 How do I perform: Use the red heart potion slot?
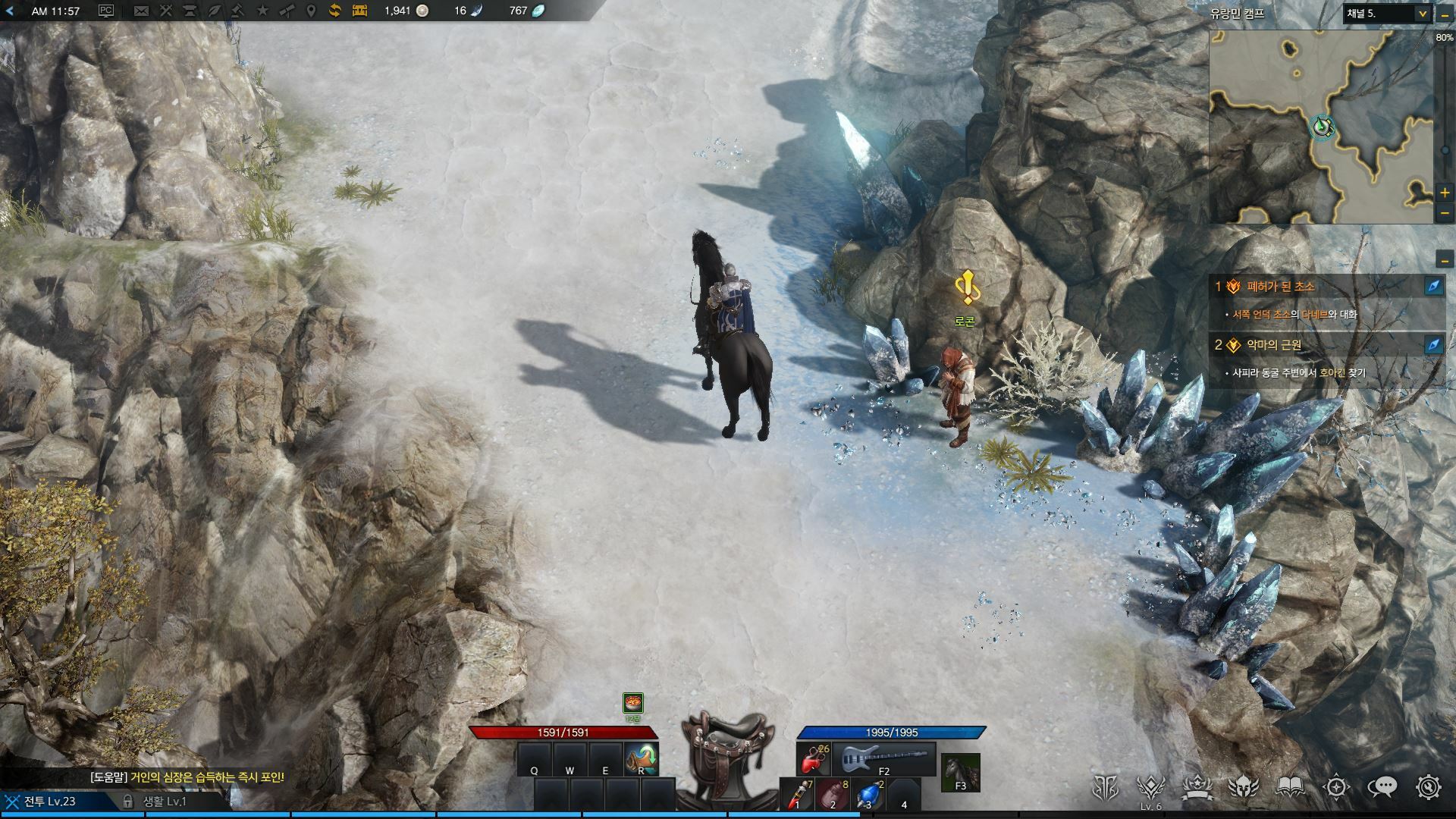[813, 759]
